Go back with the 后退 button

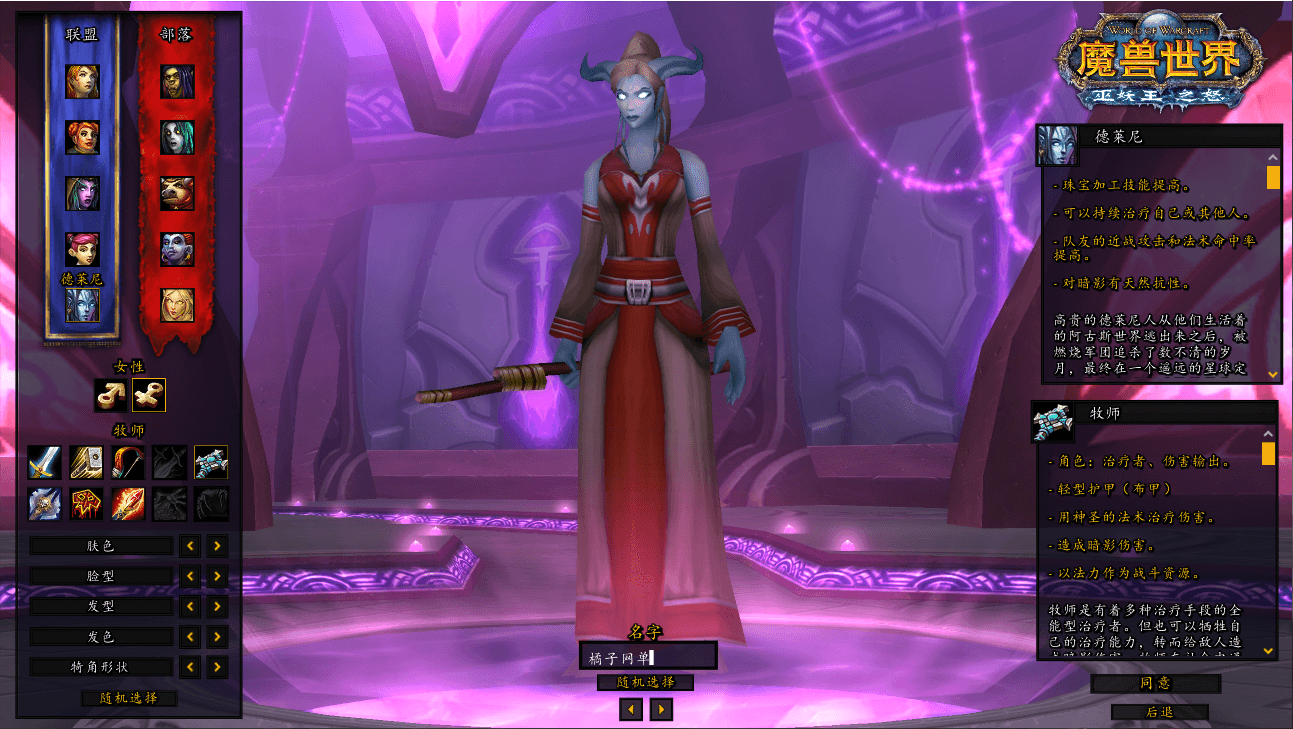click(1159, 712)
